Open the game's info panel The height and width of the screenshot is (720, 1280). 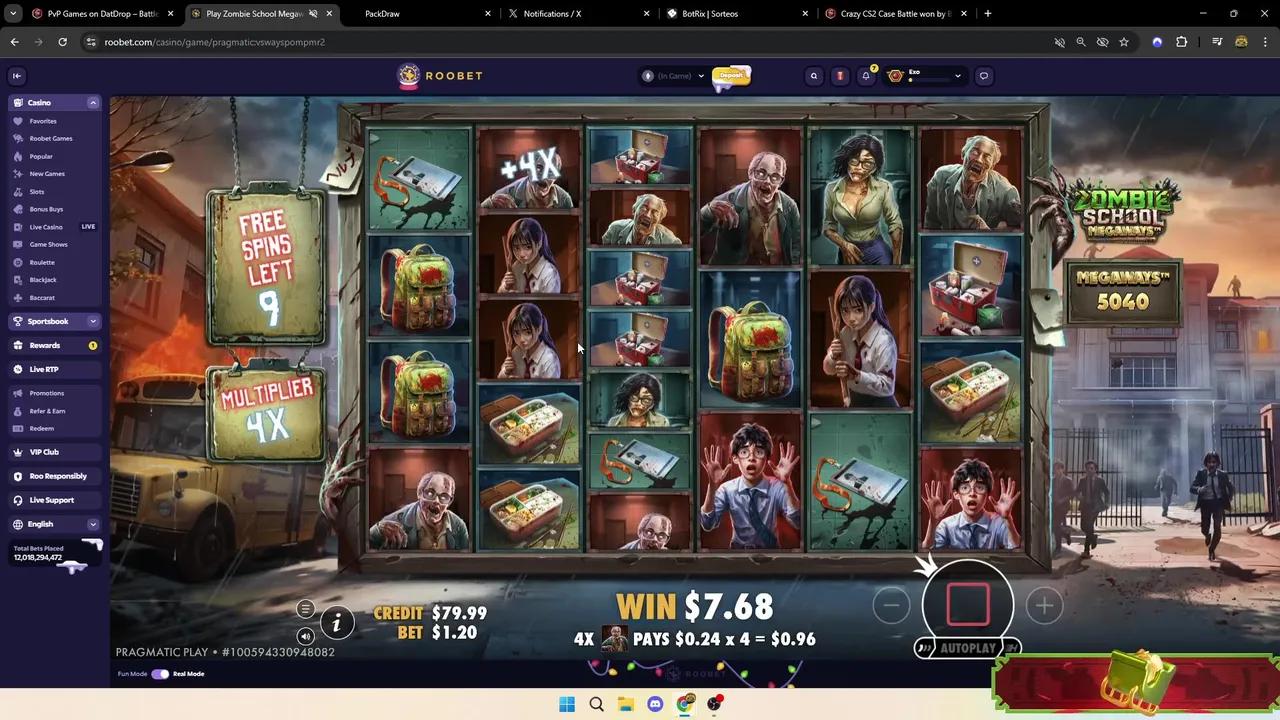pyautogui.click(x=337, y=623)
